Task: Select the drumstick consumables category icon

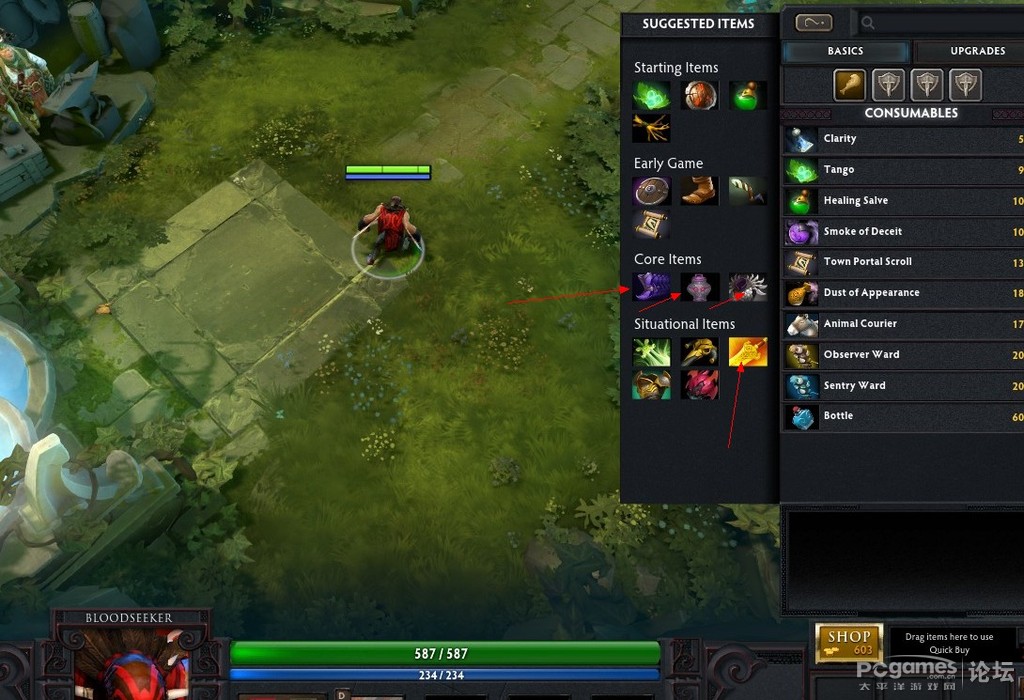Action: pyautogui.click(x=850, y=85)
